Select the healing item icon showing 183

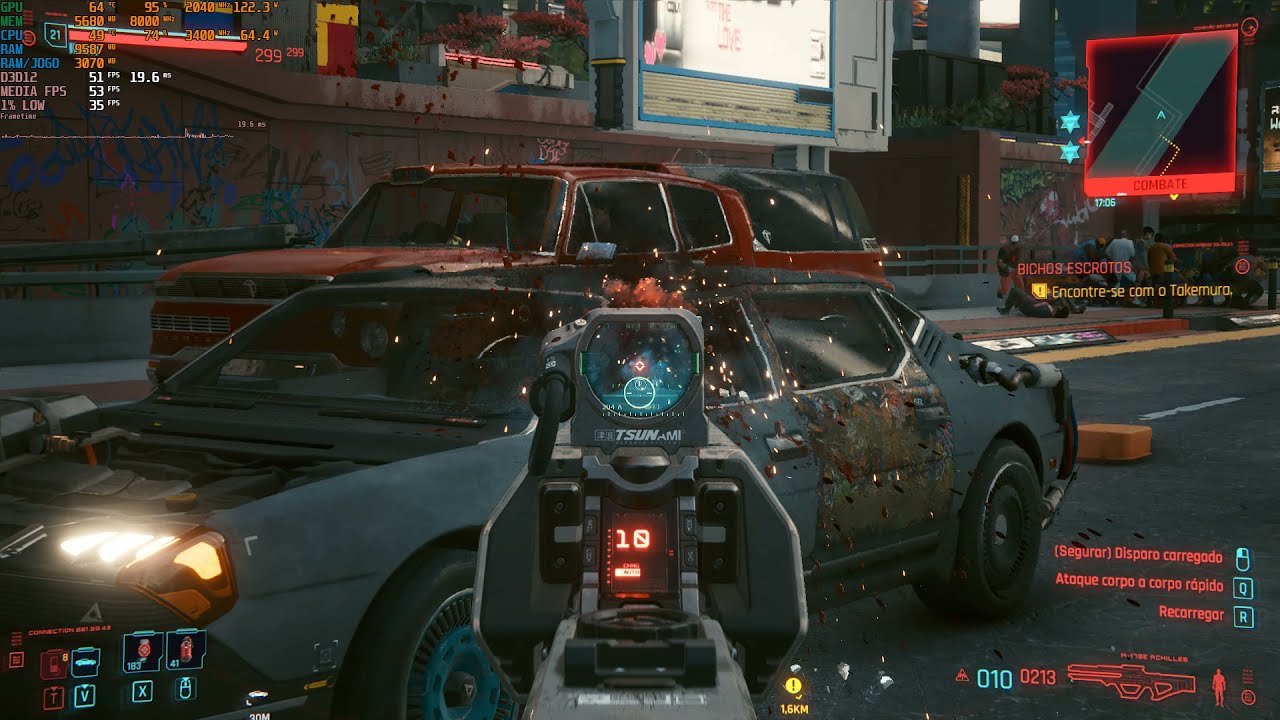pos(142,650)
